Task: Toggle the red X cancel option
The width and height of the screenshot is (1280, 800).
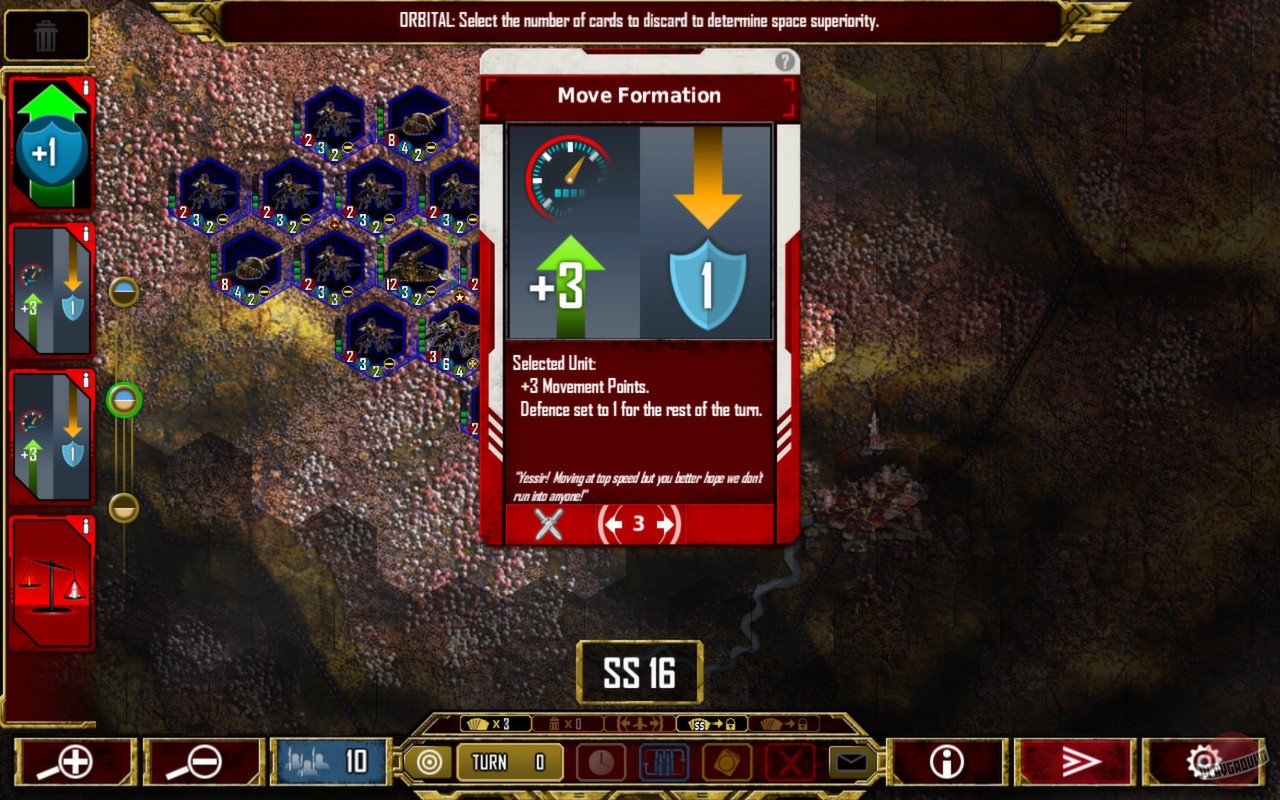Action: tap(789, 762)
